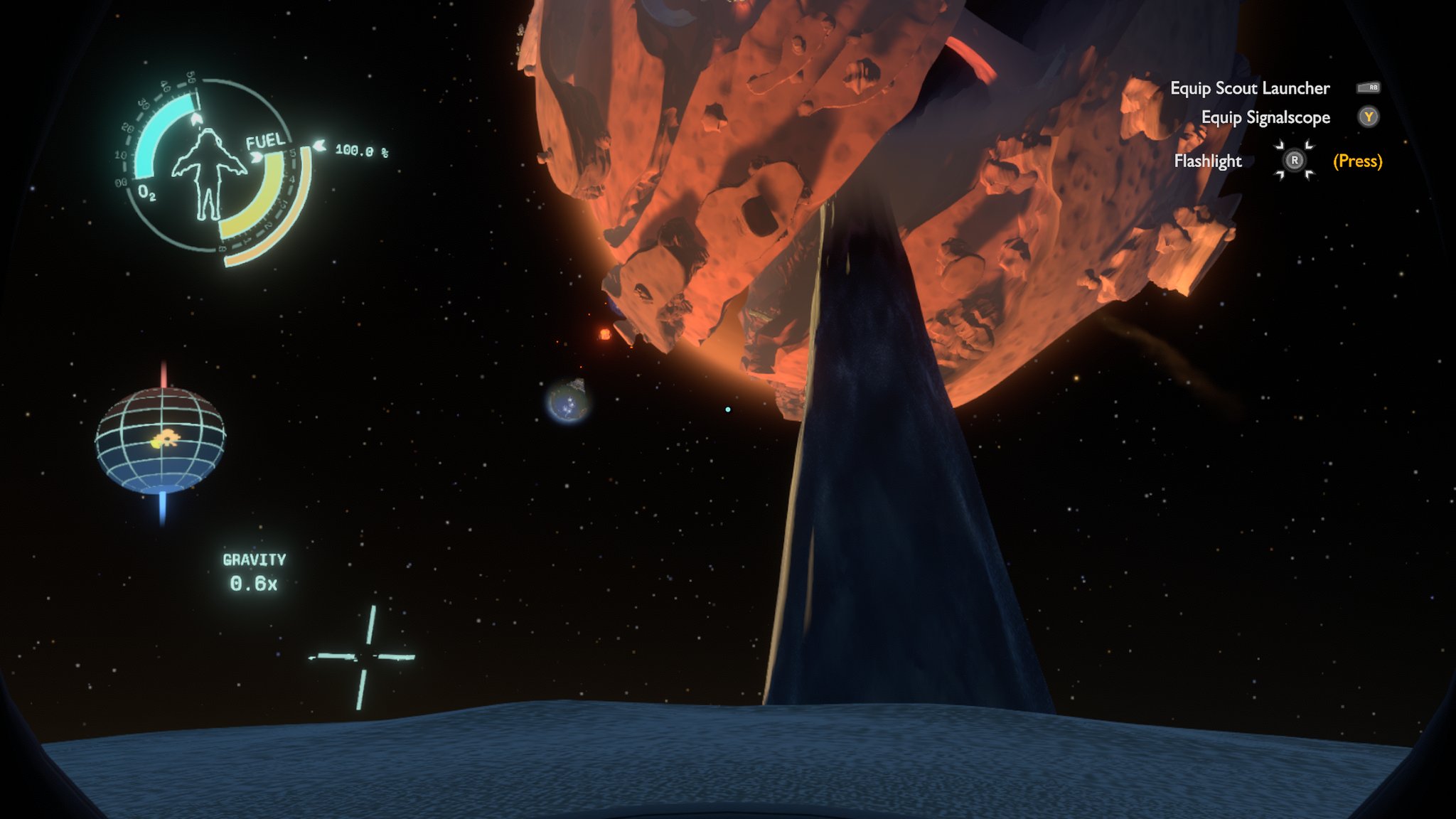
Task: Select the spacesuit figure icon in the gauge
Action: pyautogui.click(x=208, y=173)
